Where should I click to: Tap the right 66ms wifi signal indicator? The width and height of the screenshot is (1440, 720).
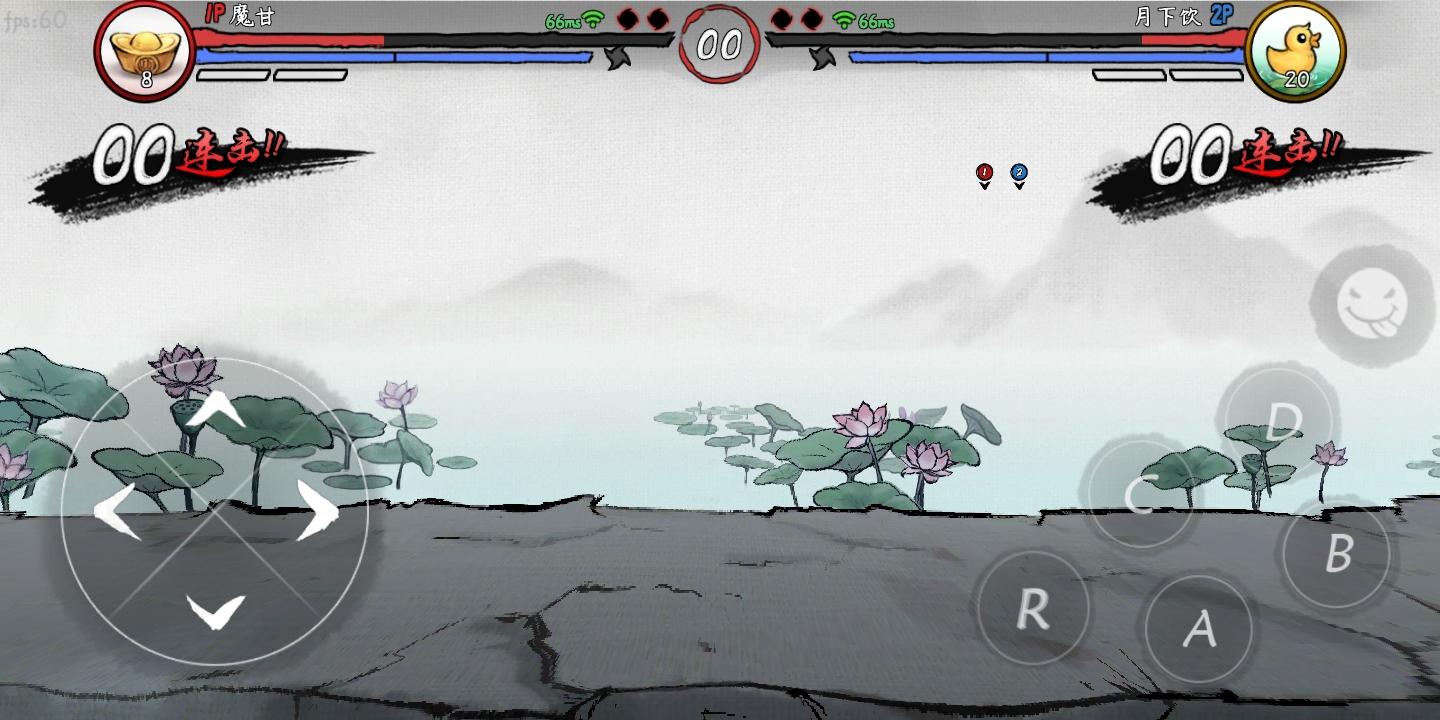click(862, 21)
